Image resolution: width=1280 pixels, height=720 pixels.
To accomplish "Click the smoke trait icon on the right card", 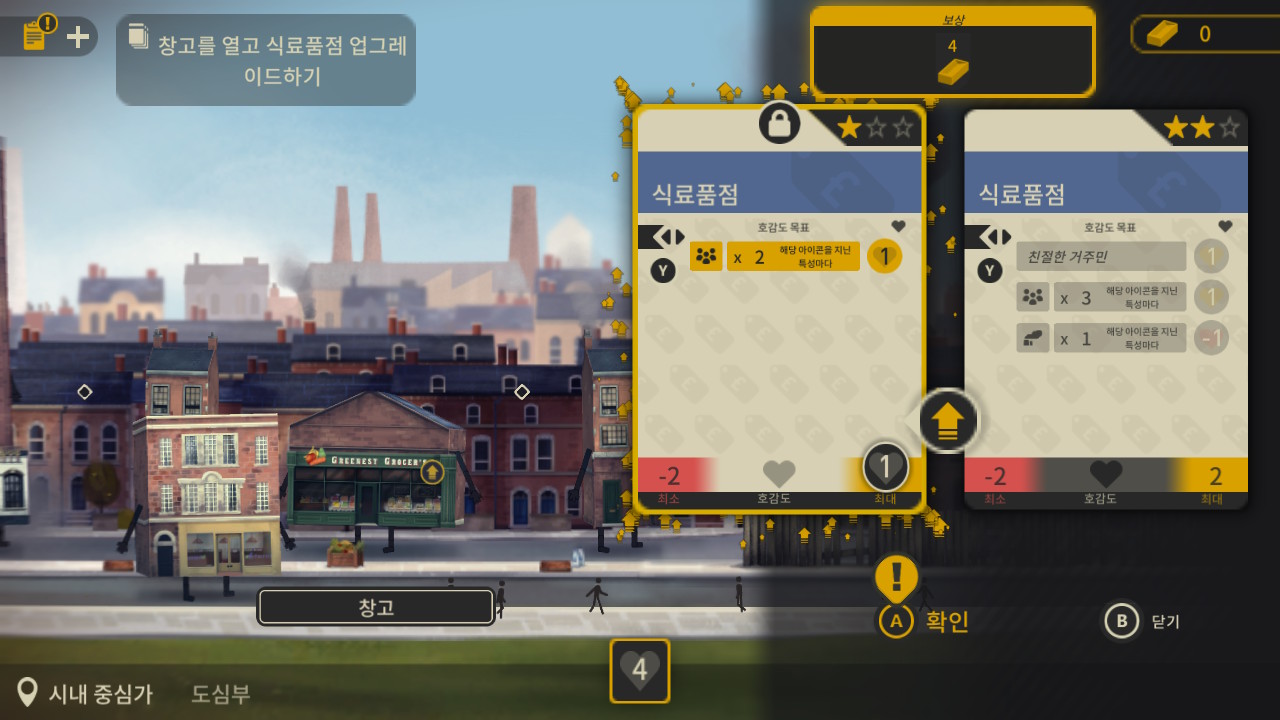I will [1033, 337].
